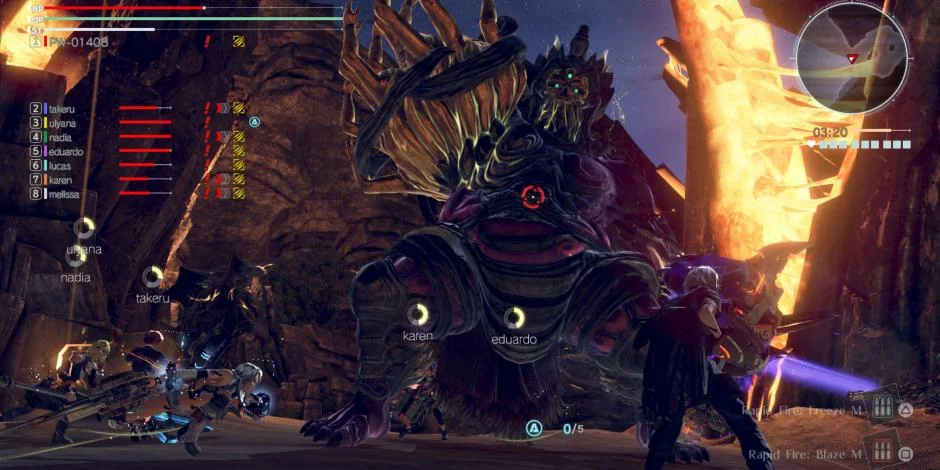This screenshot has width=940, height=470.
Task: Click the circular minimap
Action: 851,57
